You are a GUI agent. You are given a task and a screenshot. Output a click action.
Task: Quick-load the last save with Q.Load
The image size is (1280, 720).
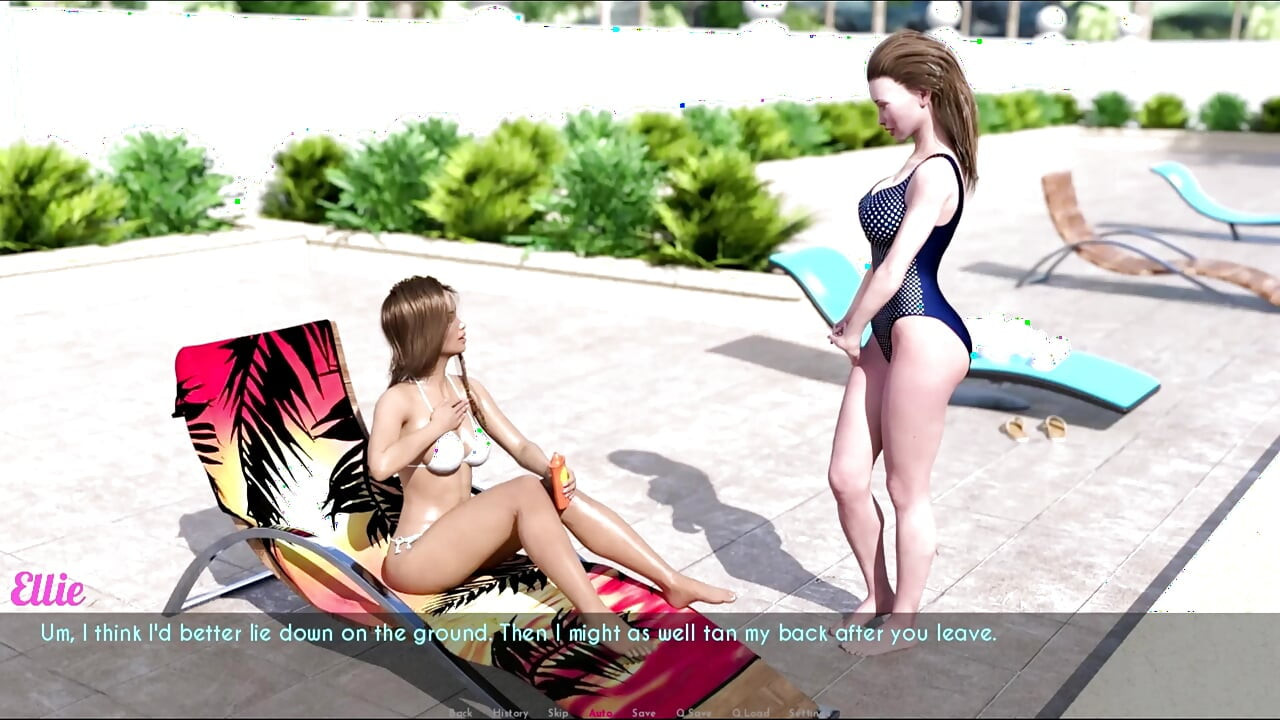[x=751, y=713]
